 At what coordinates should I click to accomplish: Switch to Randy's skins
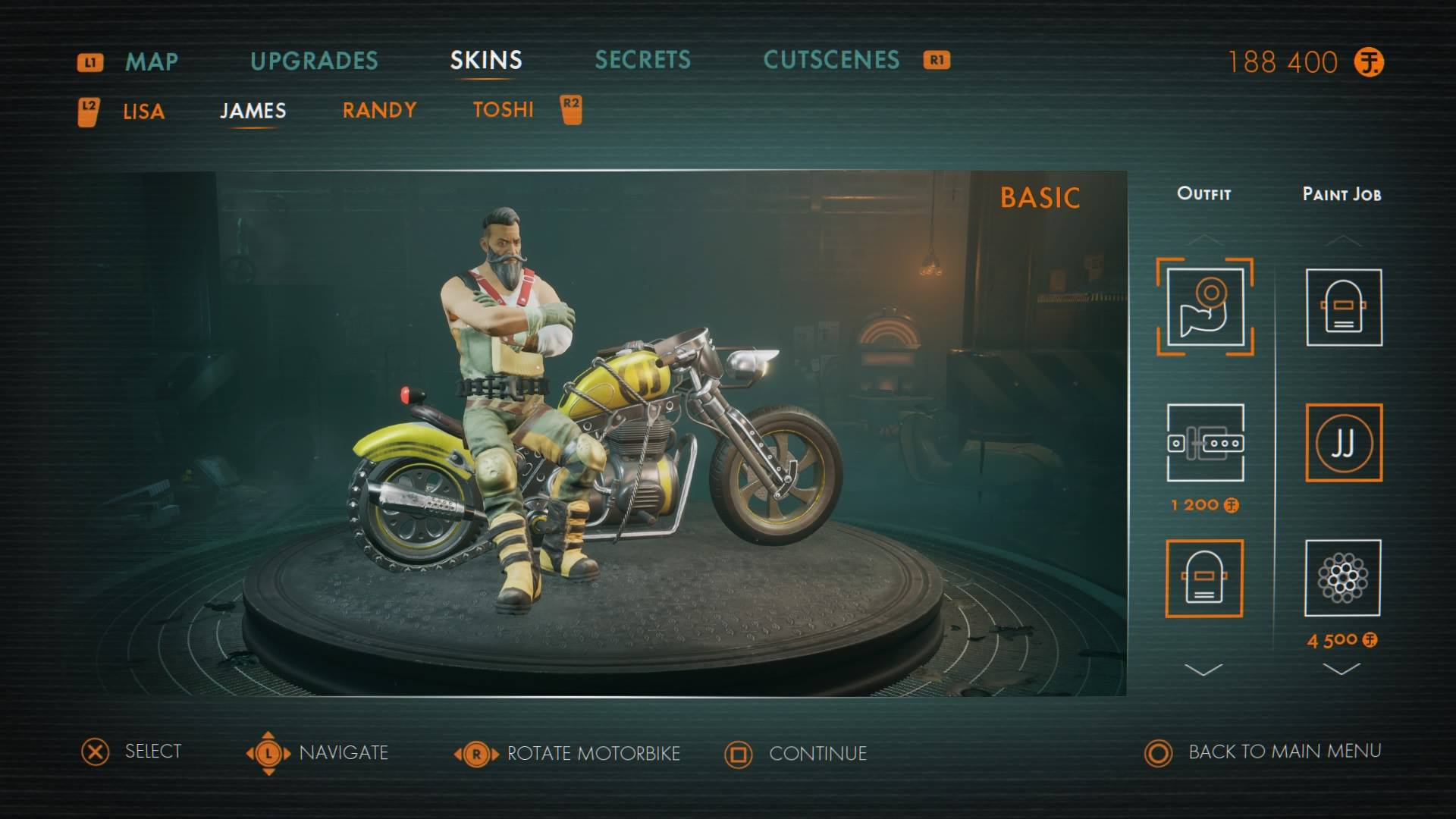point(379,110)
